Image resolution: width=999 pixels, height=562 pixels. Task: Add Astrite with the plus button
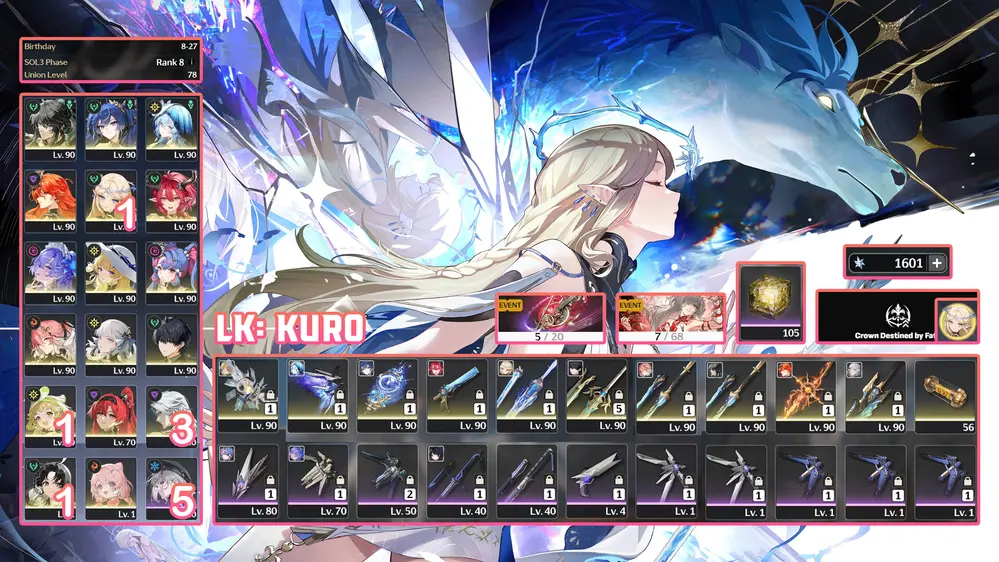tap(936, 263)
